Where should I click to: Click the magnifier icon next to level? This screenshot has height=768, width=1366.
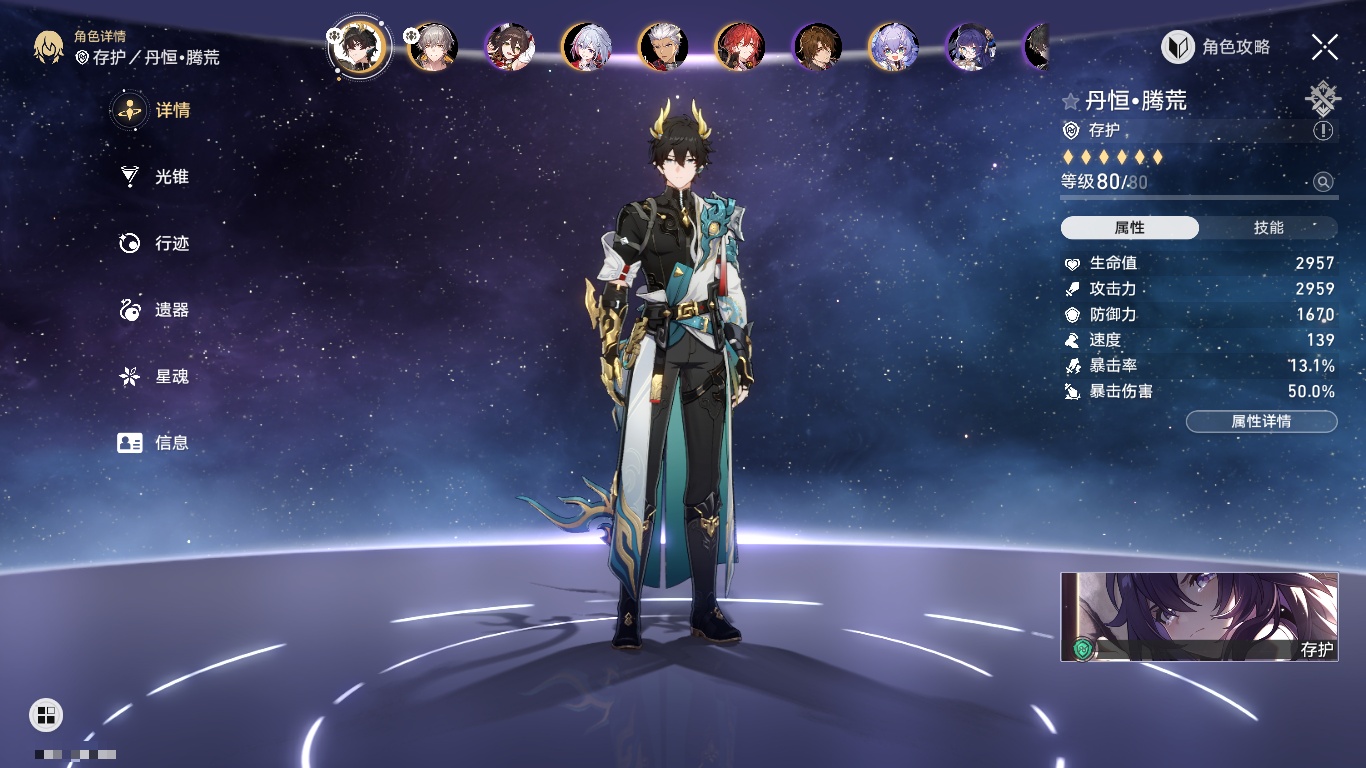pos(1323,182)
